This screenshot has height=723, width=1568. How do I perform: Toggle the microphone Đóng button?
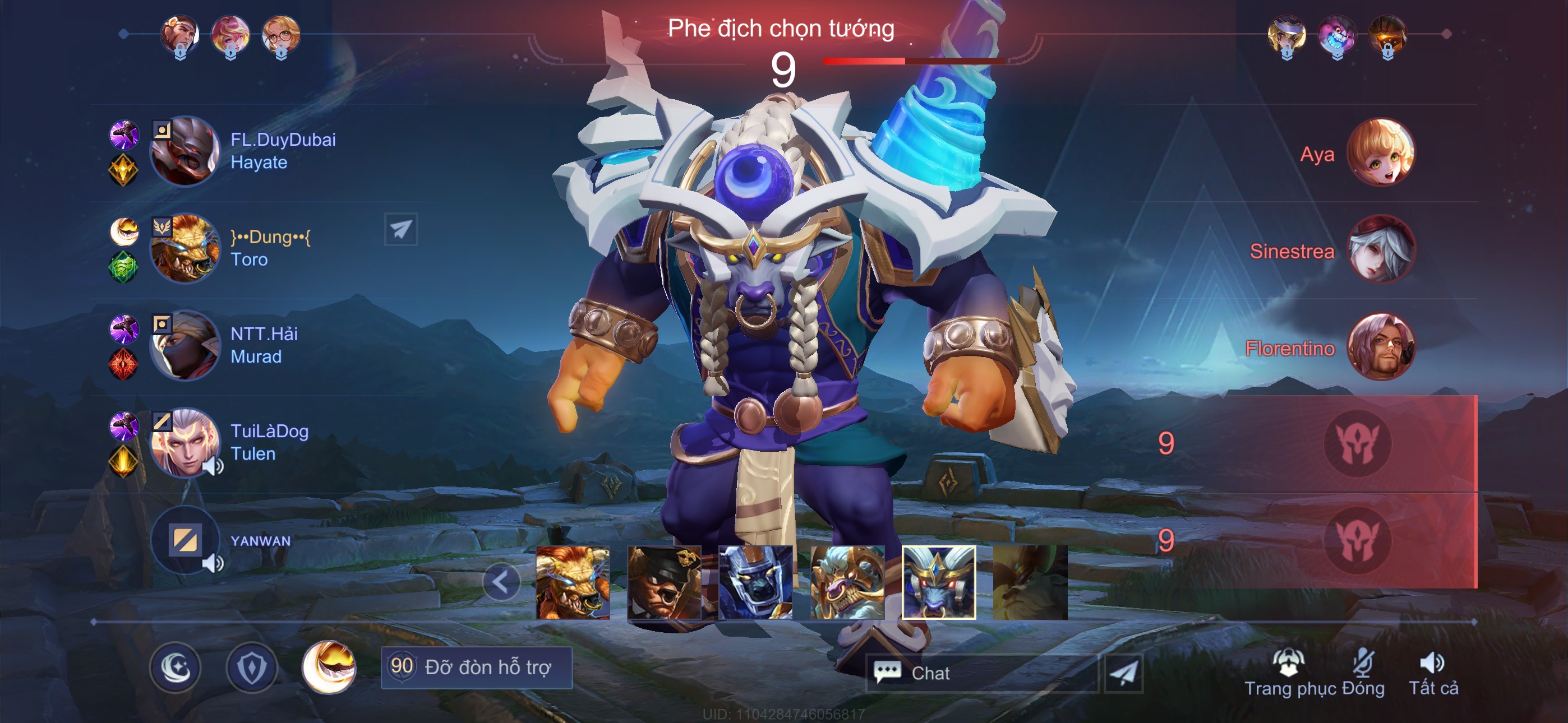coord(1363,674)
